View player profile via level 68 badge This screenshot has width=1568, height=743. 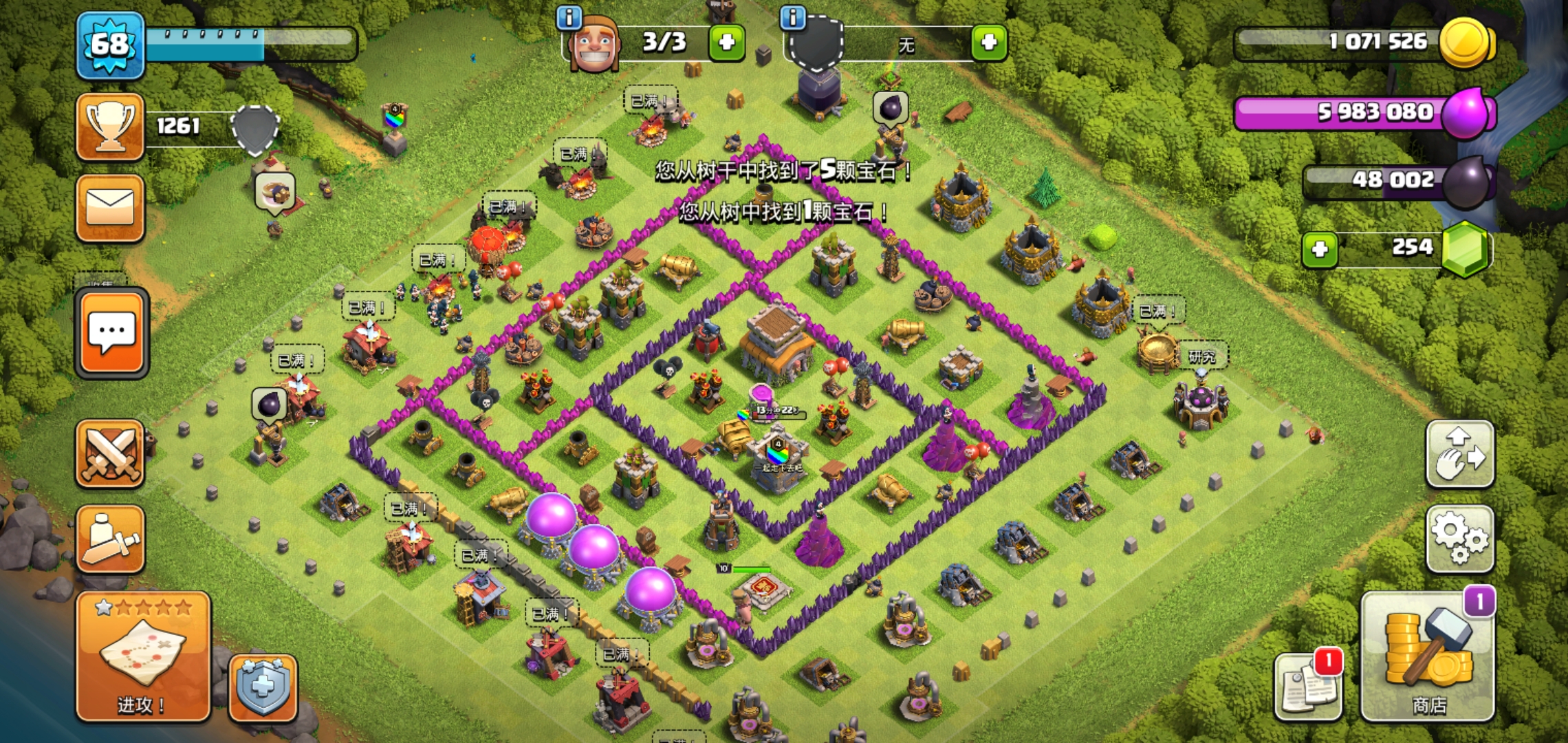point(110,45)
